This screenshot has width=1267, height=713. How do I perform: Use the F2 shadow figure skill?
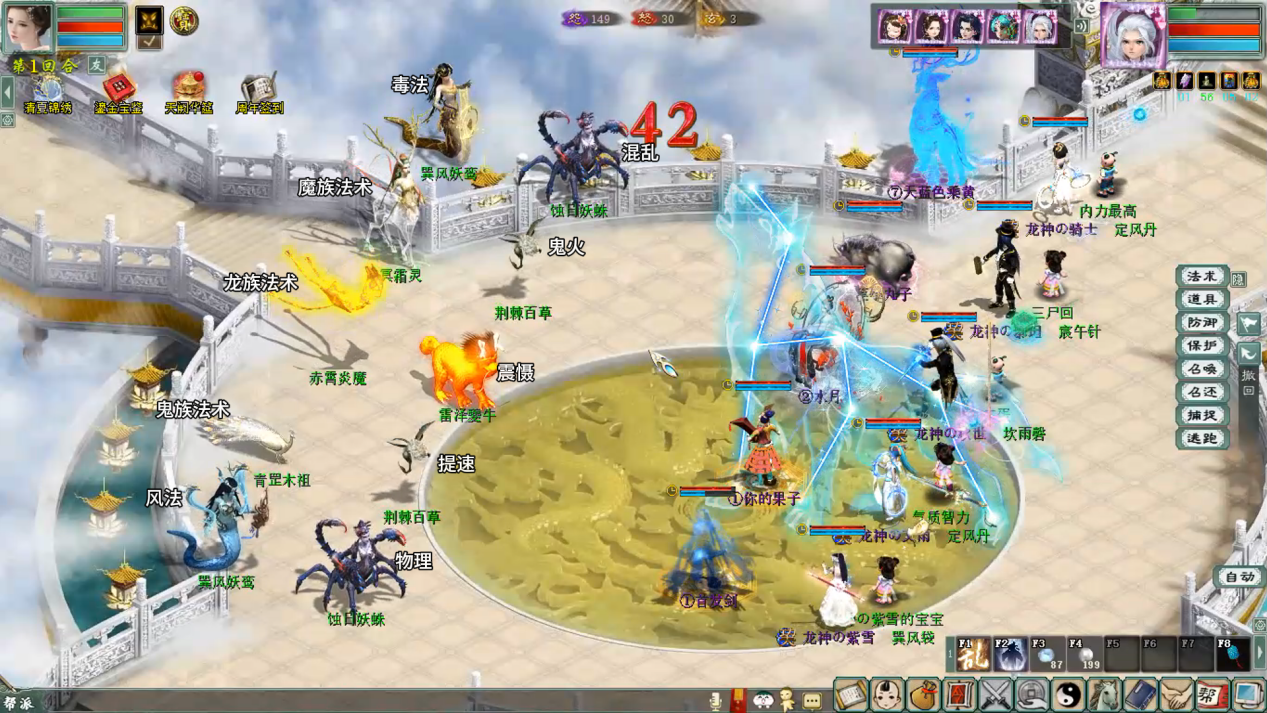click(1010, 654)
